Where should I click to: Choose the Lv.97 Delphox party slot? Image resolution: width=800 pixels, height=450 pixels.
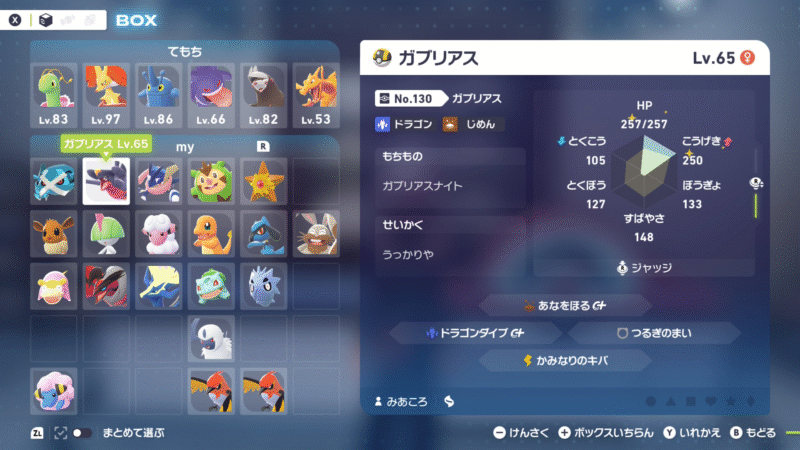[107, 93]
